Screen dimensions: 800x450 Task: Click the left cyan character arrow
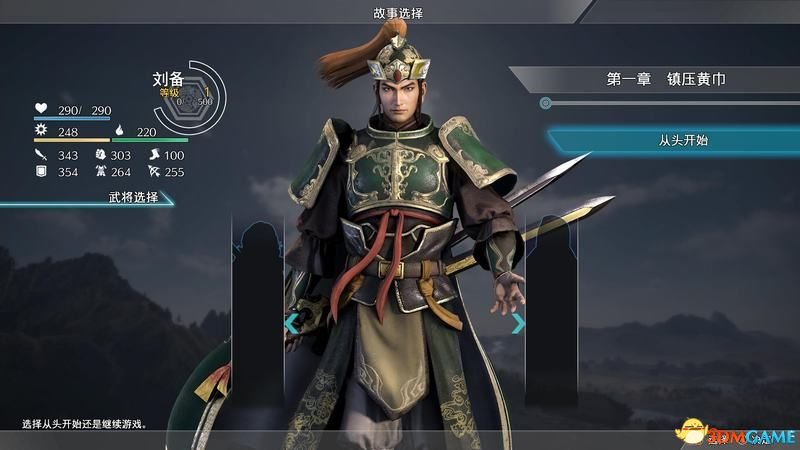(x=292, y=323)
